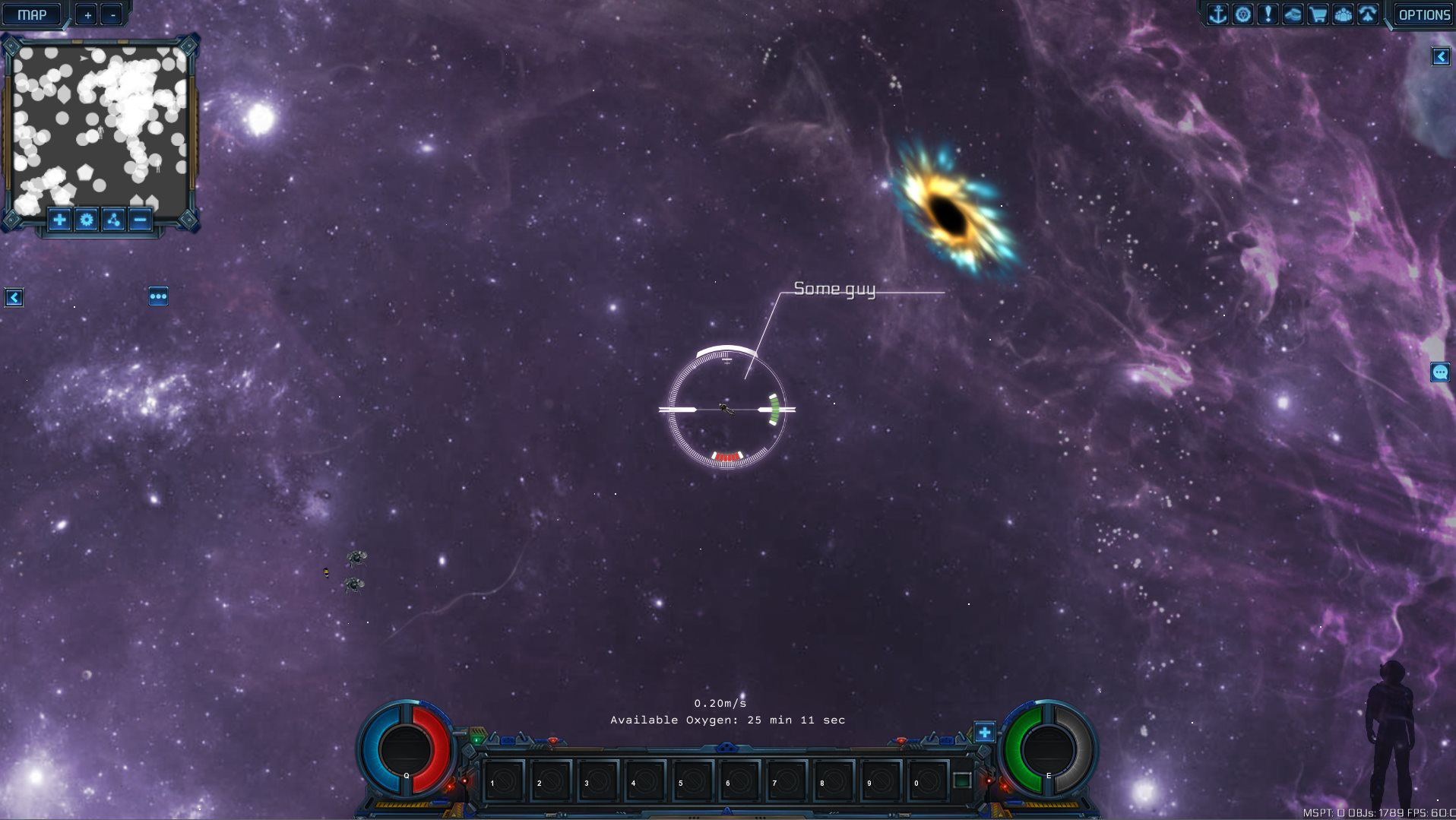
Task: Click the minus button beside MAP
Action: click(x=112, y=14)
